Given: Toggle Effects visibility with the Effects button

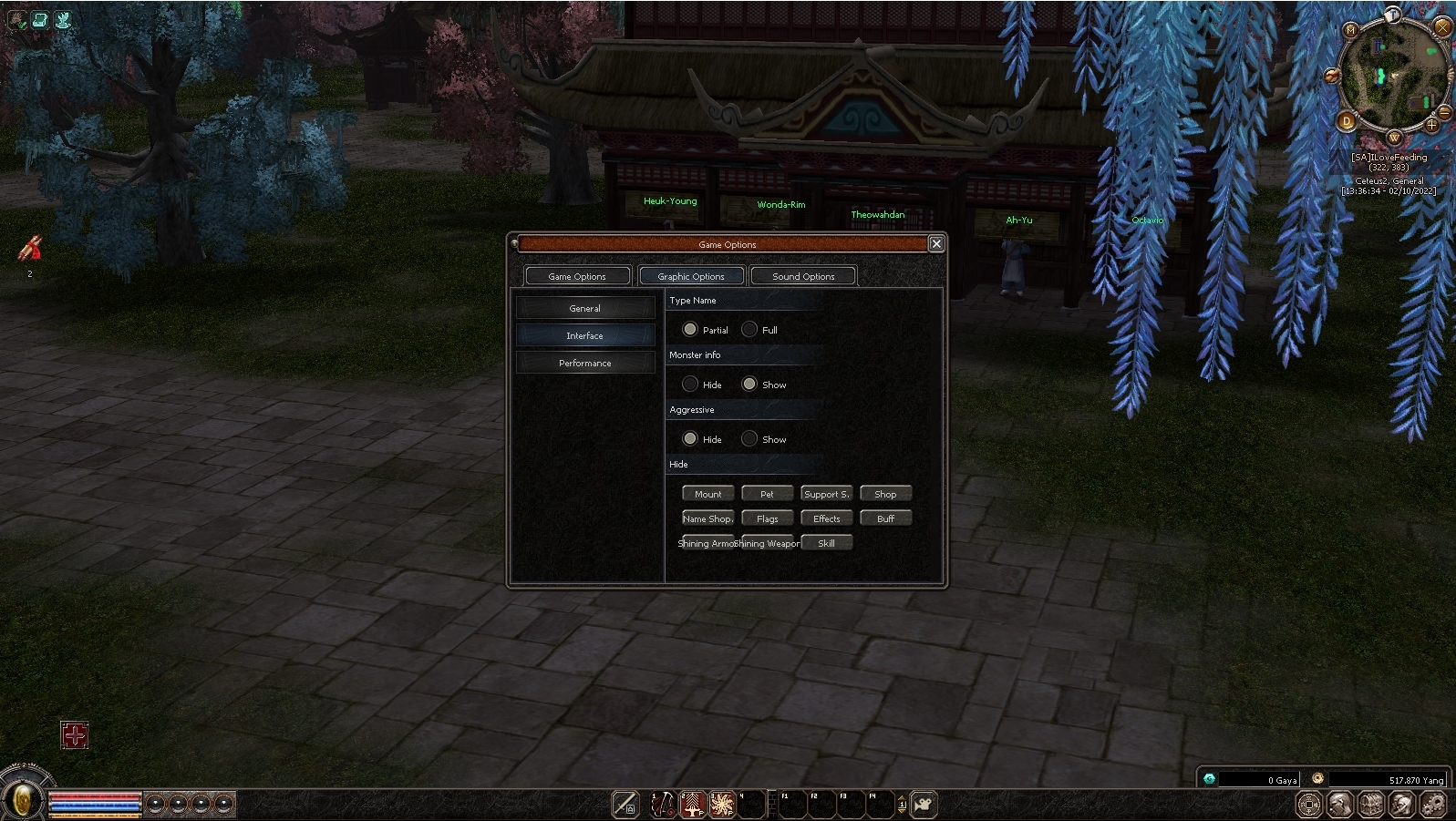Looking at the screenshot, I should tap(826, 518).
